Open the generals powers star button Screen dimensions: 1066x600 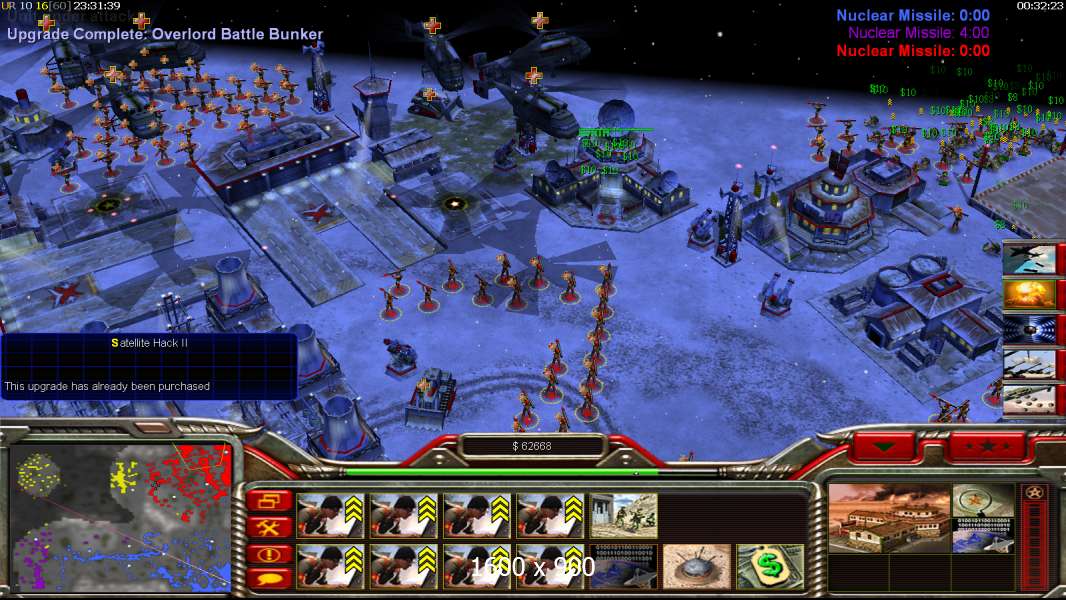[x=986, y=446]
